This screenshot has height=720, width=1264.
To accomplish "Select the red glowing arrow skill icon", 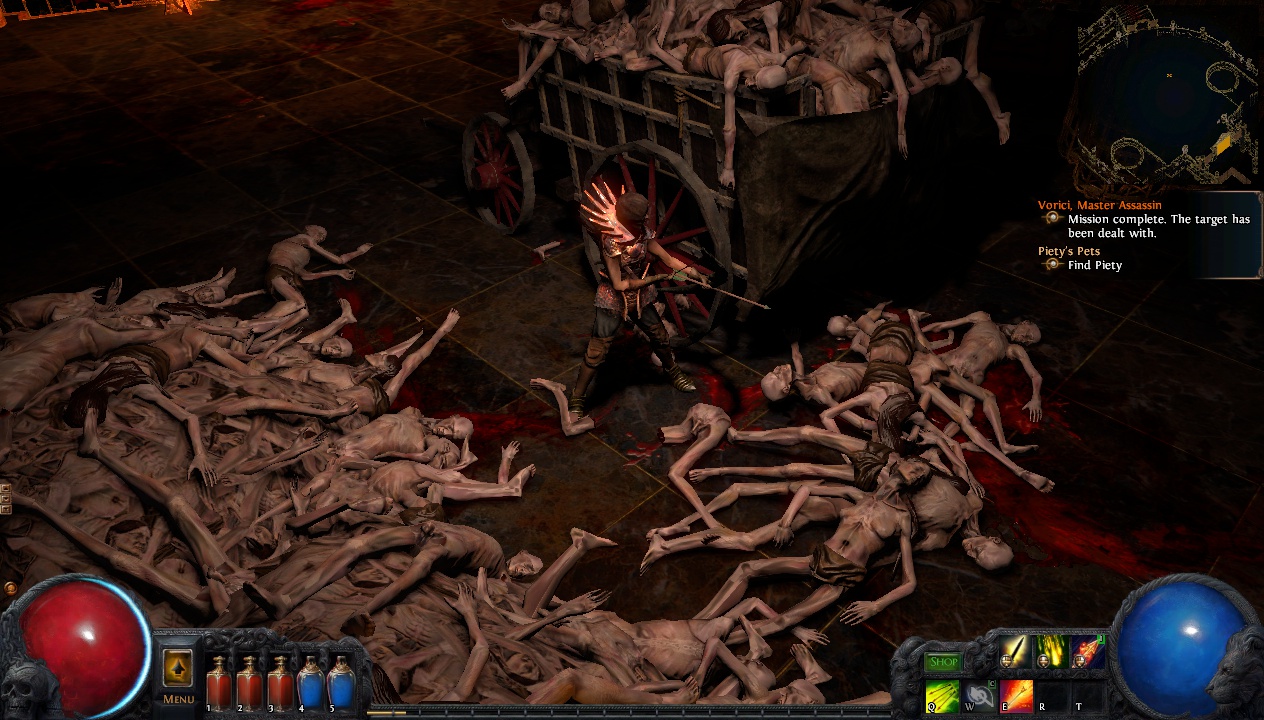I will tap(1087, 652).
